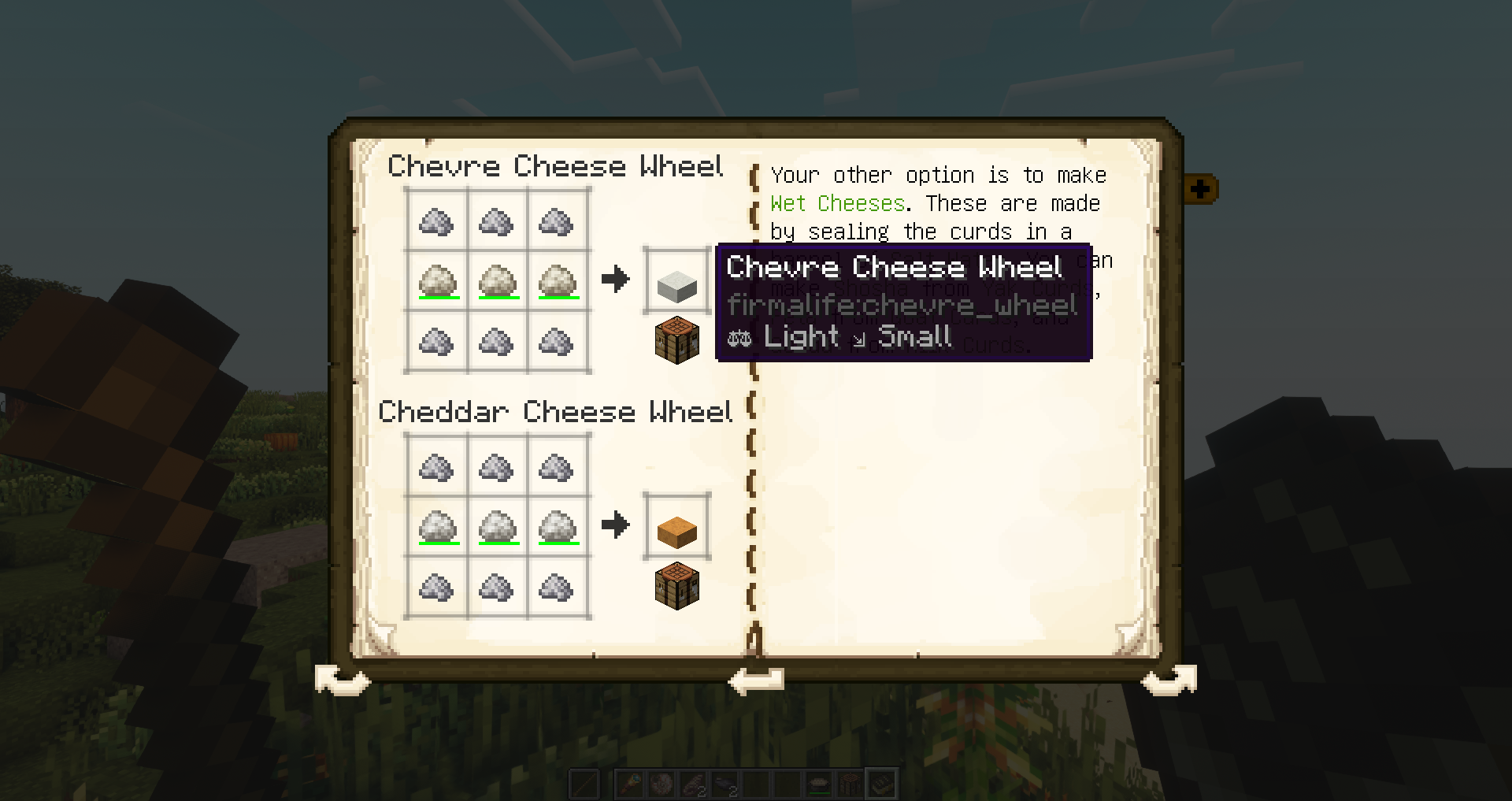
Task: Open the Wet Cheeses green link
Action: point(836,202)
